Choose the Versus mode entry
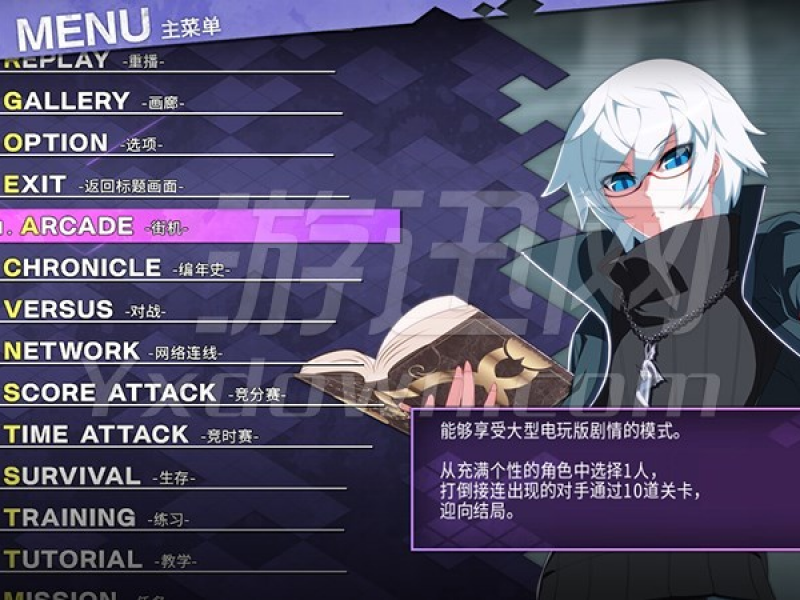Image resolution: width=800 pixels, height=600 pixels. point(60,309)
